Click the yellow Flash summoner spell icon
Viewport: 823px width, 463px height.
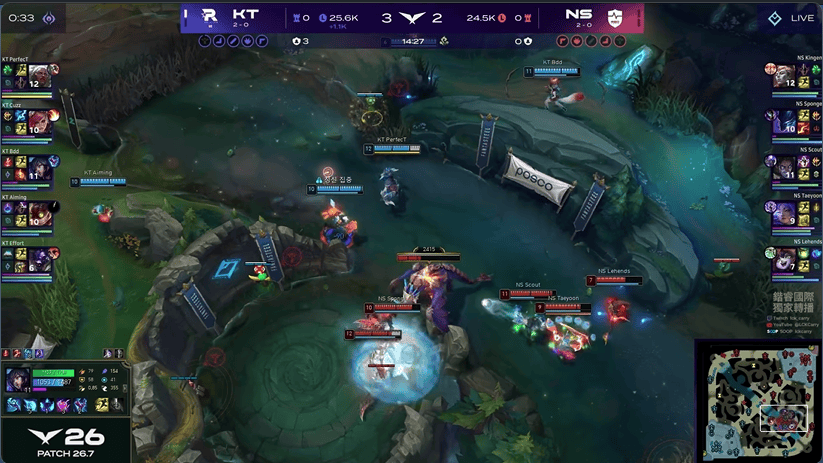(102, 405)
